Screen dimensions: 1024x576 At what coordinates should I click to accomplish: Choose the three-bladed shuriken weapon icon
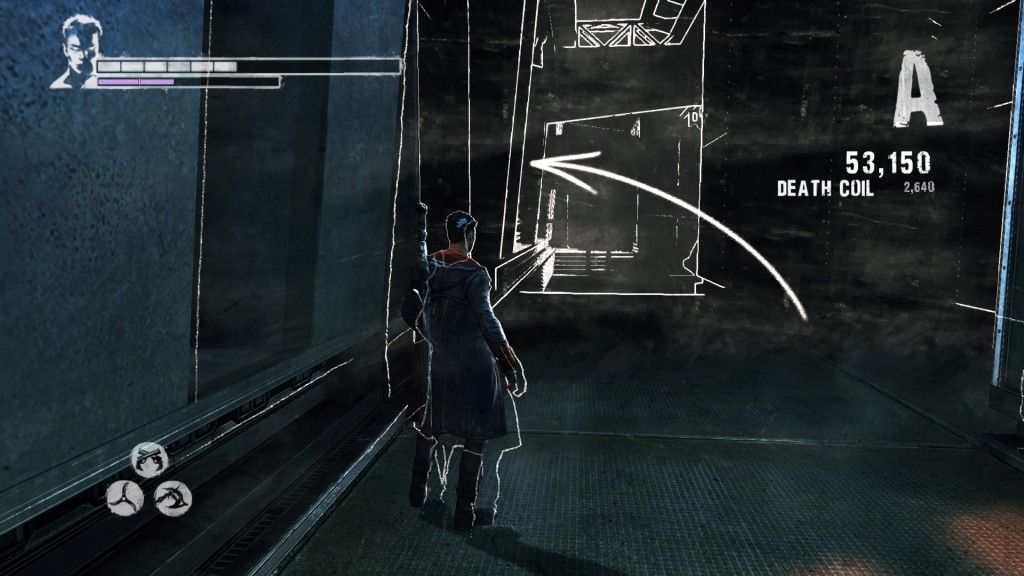point(124,495)
